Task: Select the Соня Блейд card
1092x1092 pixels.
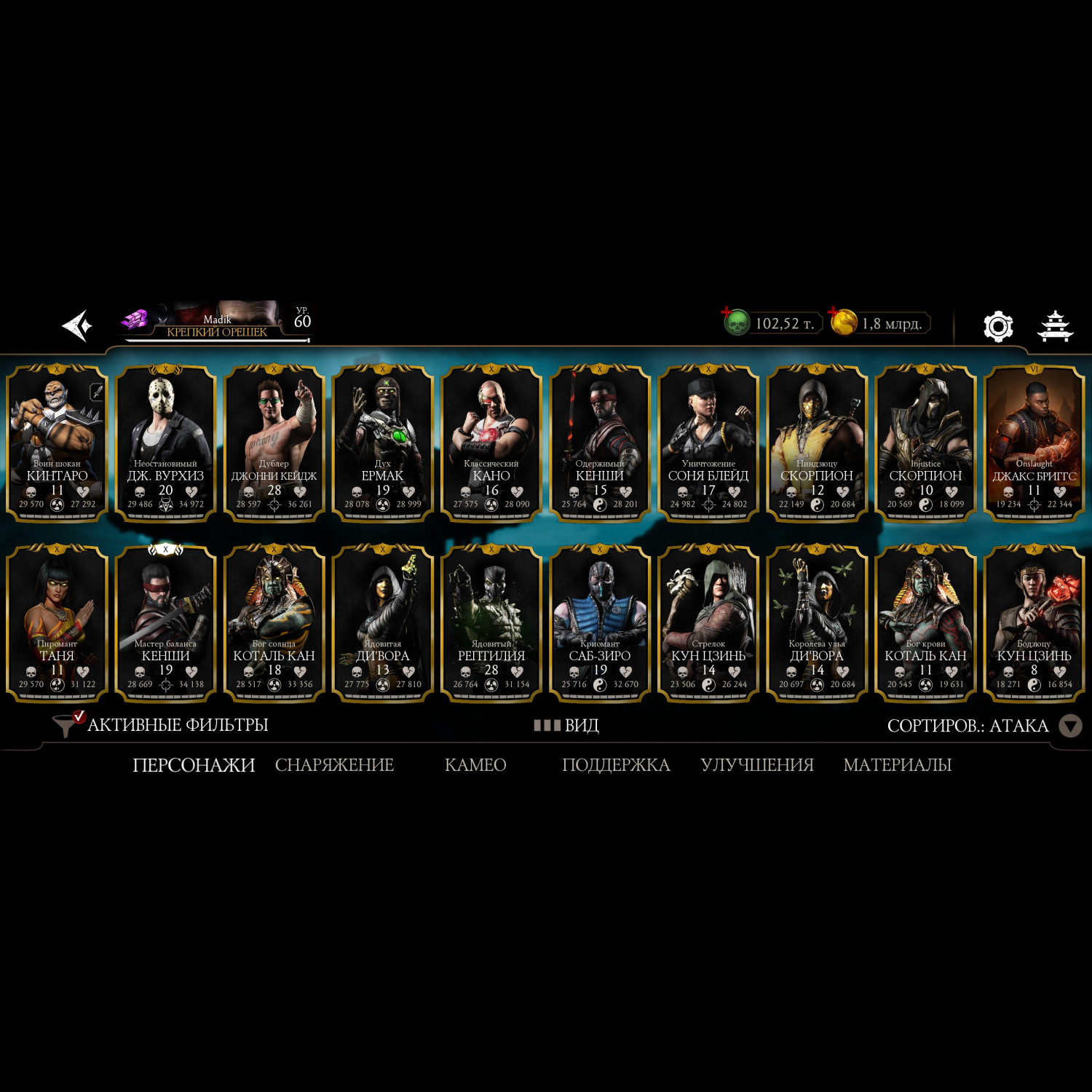Action: point(708,443)
